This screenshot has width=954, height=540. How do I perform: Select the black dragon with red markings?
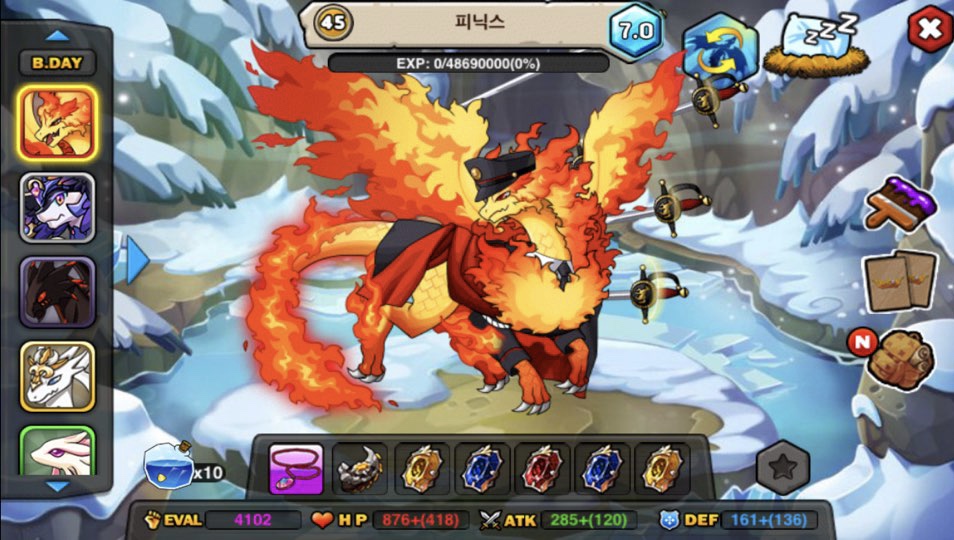click(57, 291)
